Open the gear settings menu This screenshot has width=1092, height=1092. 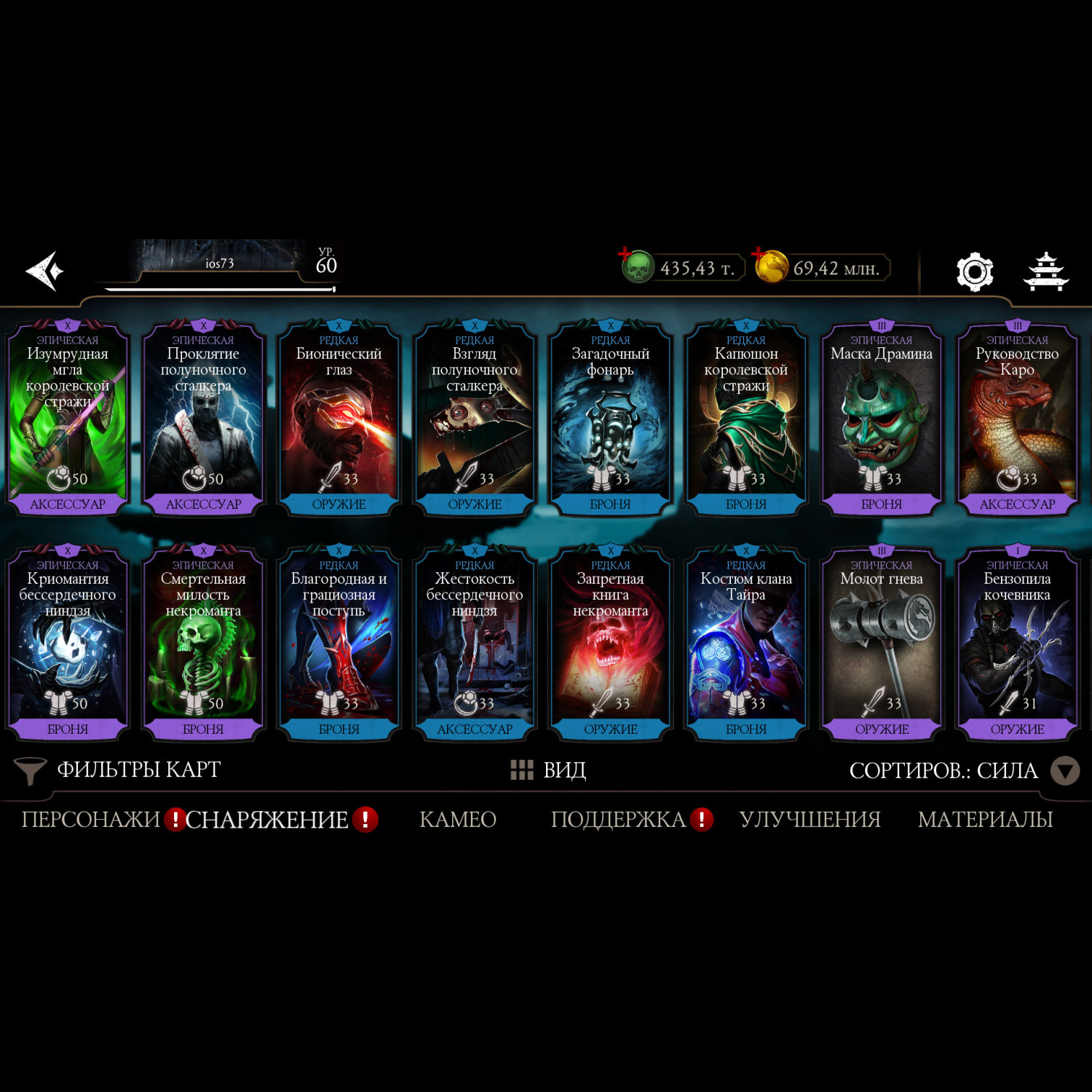974,272
